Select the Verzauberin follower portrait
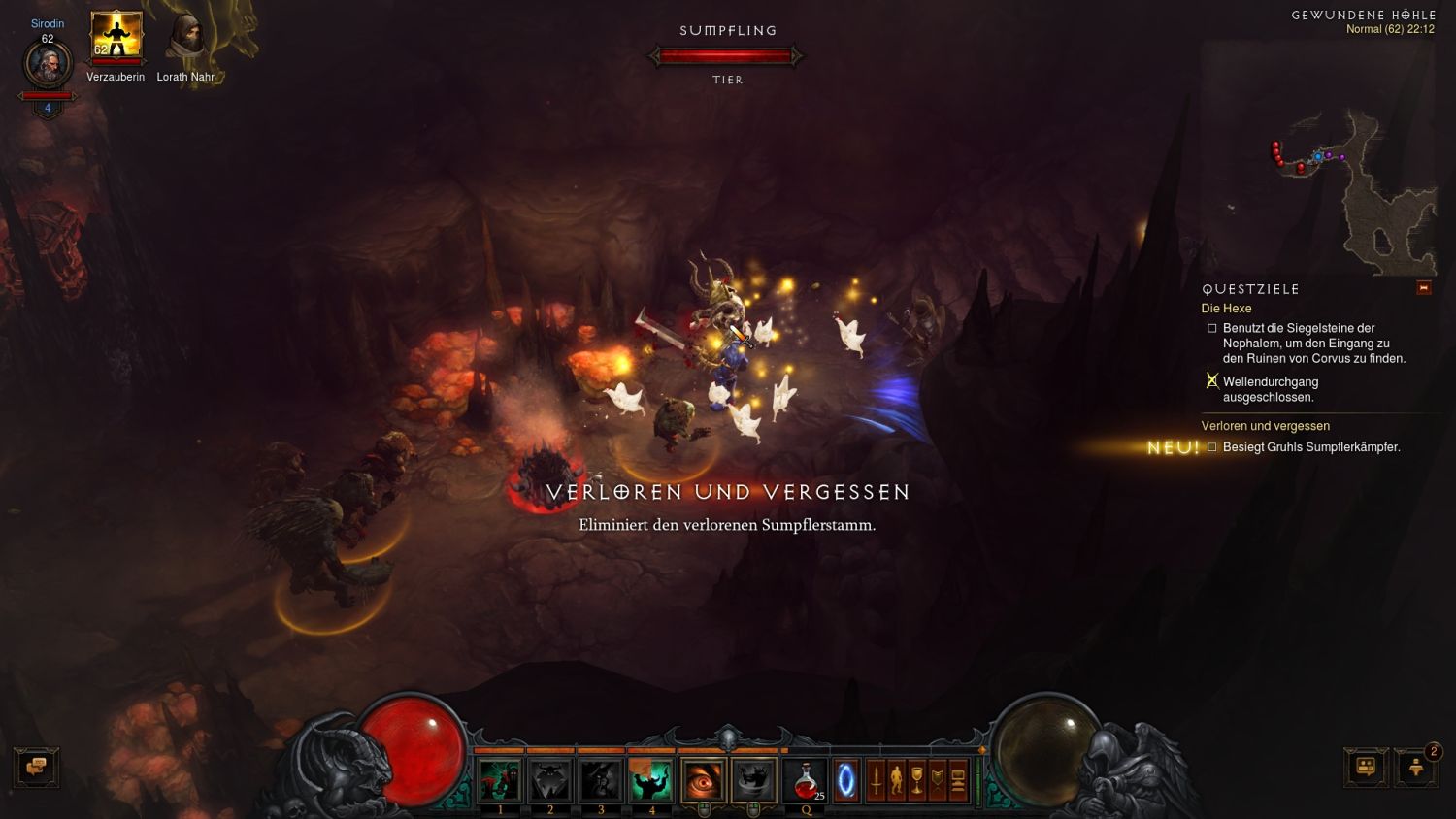The height and width of the screenshot is (819, 1456). 116,37
